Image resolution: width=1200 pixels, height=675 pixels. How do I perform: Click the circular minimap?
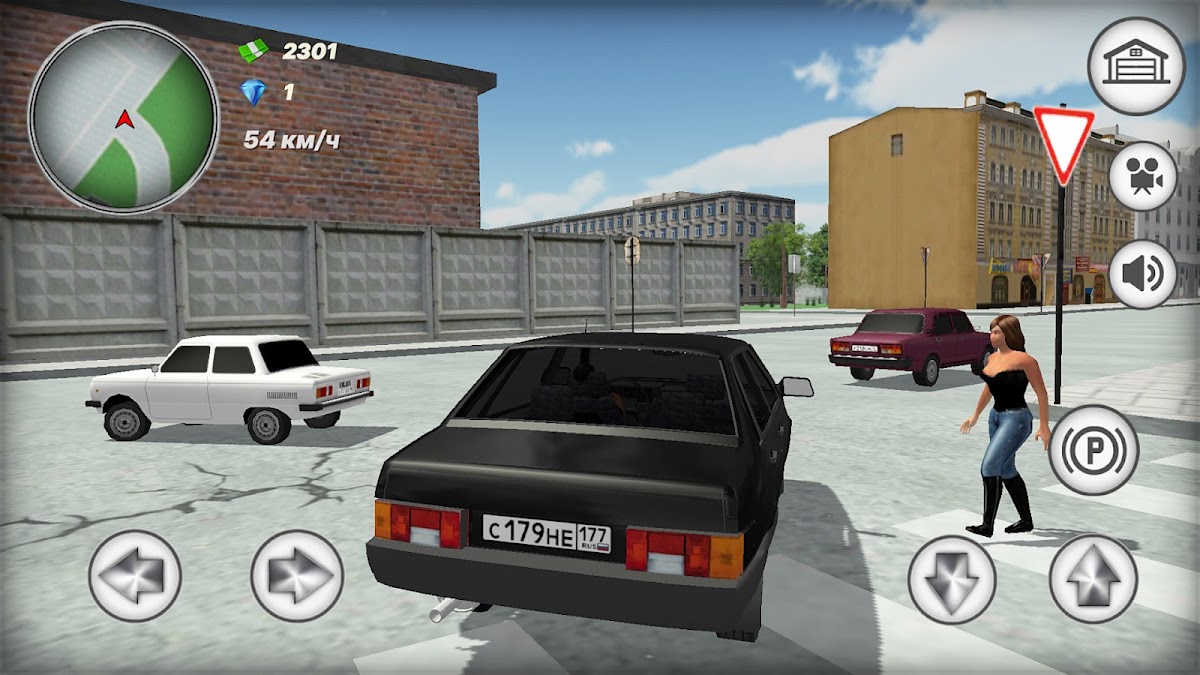pos(124,117)
